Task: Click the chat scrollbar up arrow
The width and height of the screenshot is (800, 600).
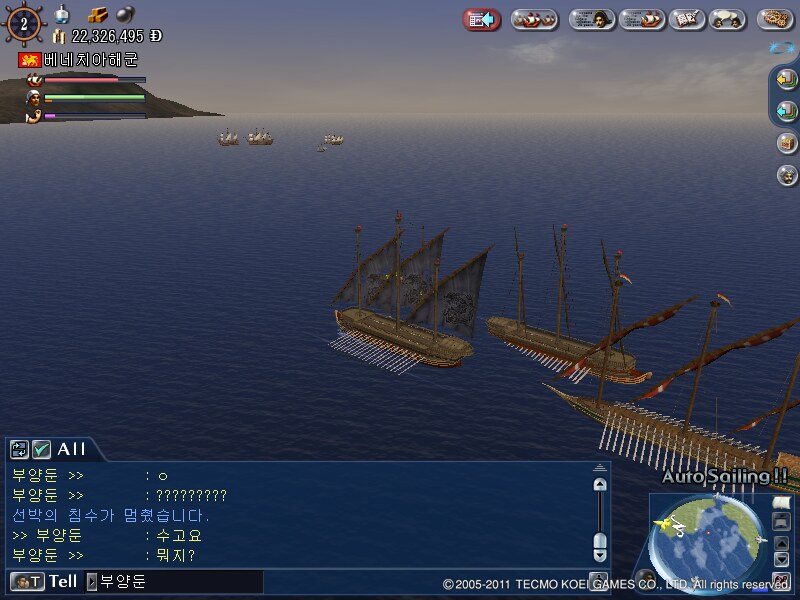Action: (600, 485)
